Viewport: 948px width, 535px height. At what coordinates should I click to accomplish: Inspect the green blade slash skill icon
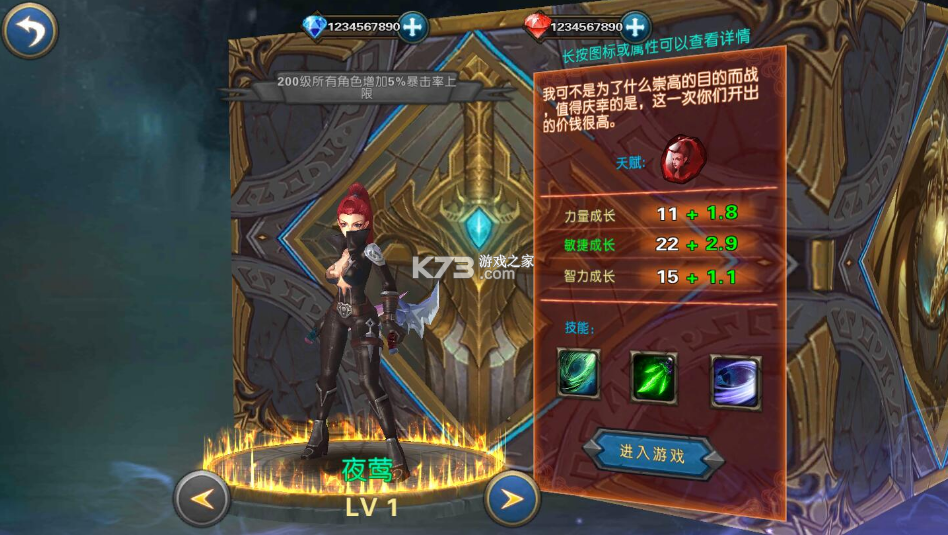(654, 377)
